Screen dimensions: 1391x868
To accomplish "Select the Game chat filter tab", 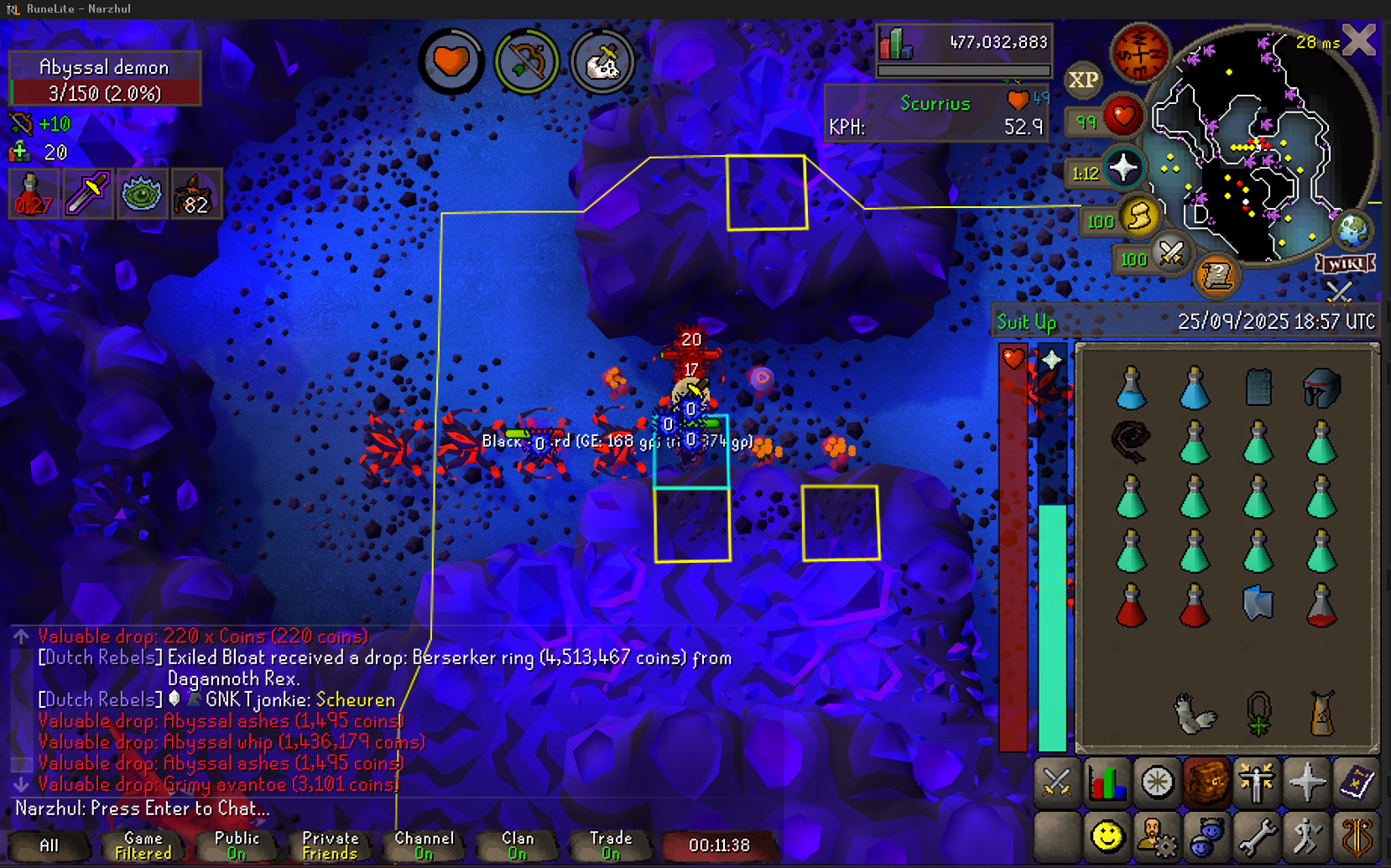I will point(143,845).
